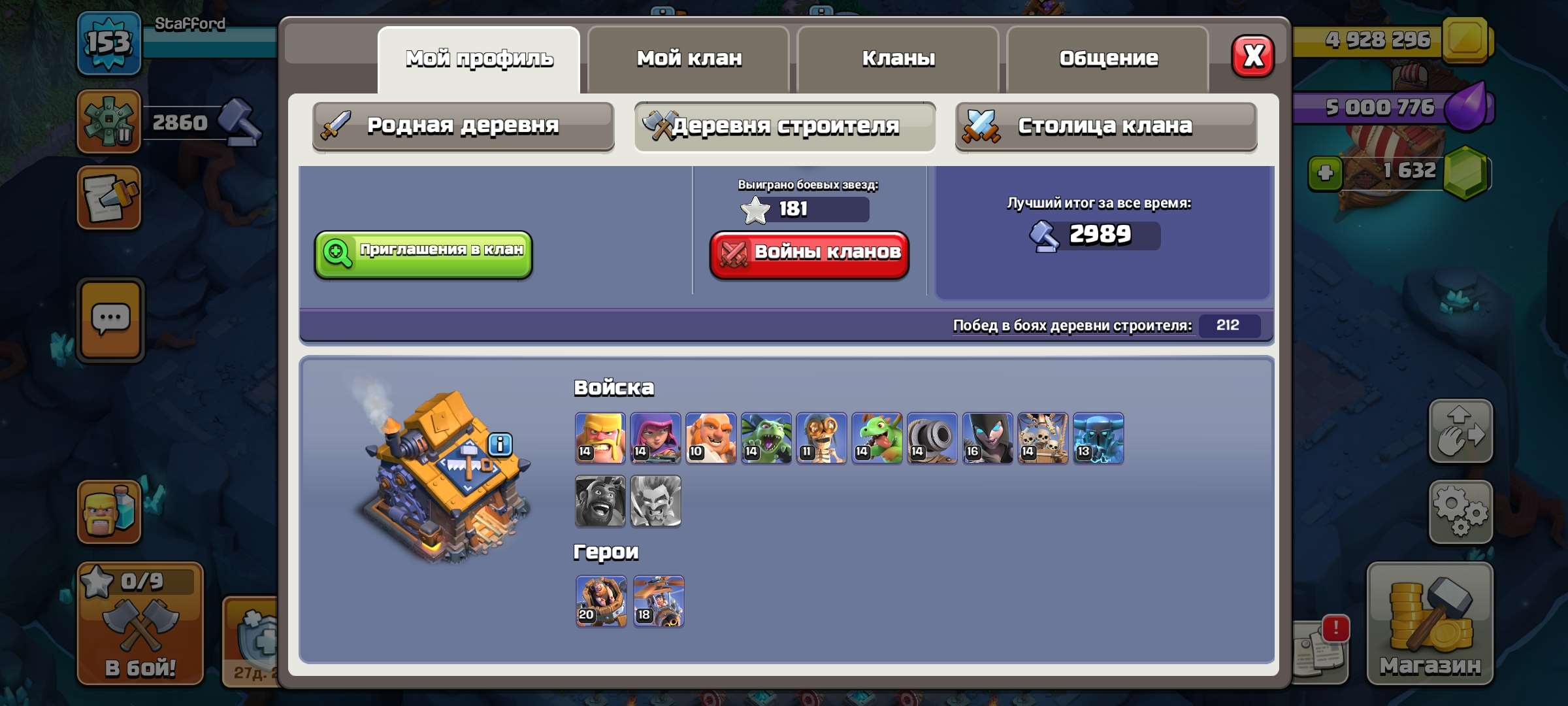Open the «Общение» tab
Image resolution: width=1568 pixels, height=706 pixels.
click(1108, 58)
